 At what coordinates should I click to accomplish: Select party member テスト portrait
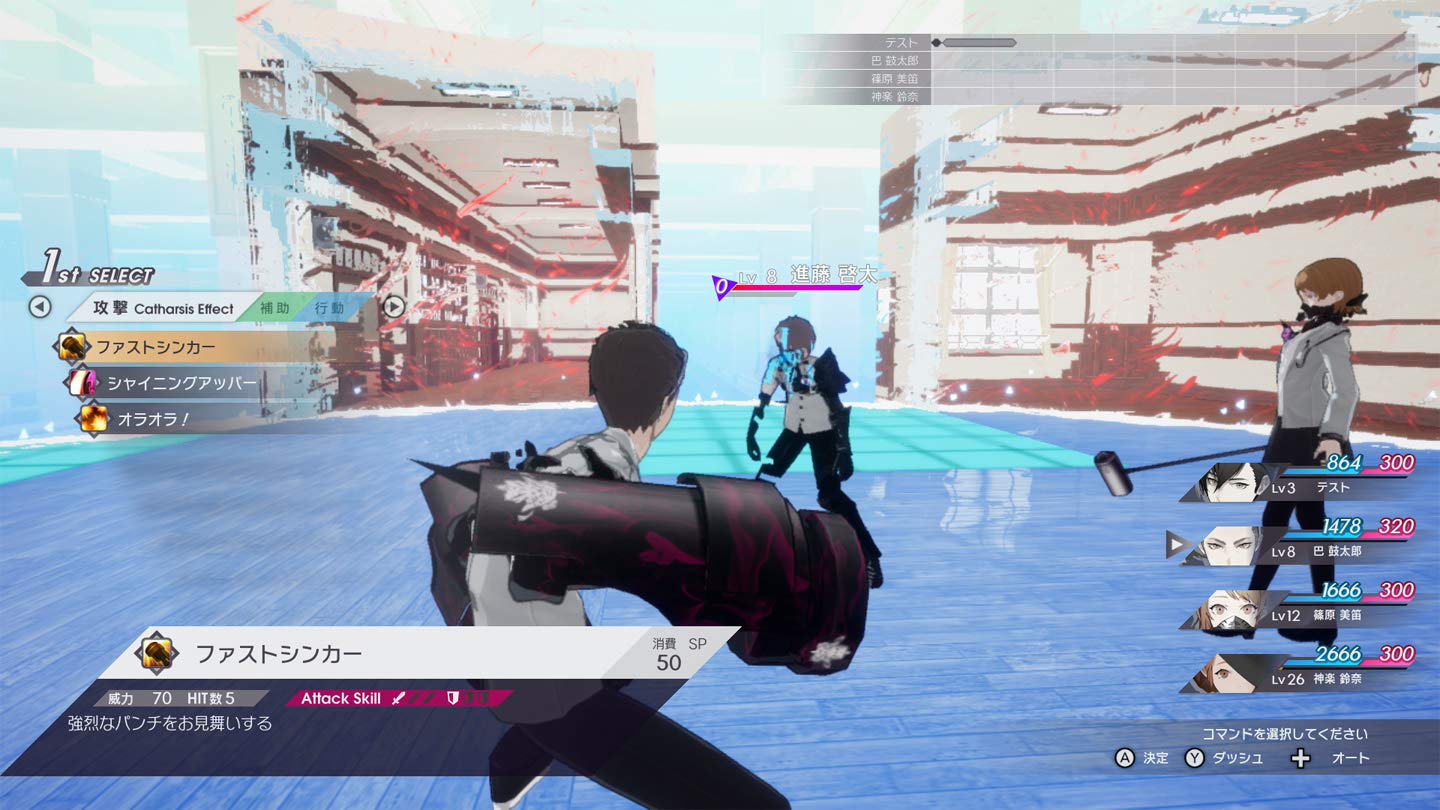(1231, 483)
